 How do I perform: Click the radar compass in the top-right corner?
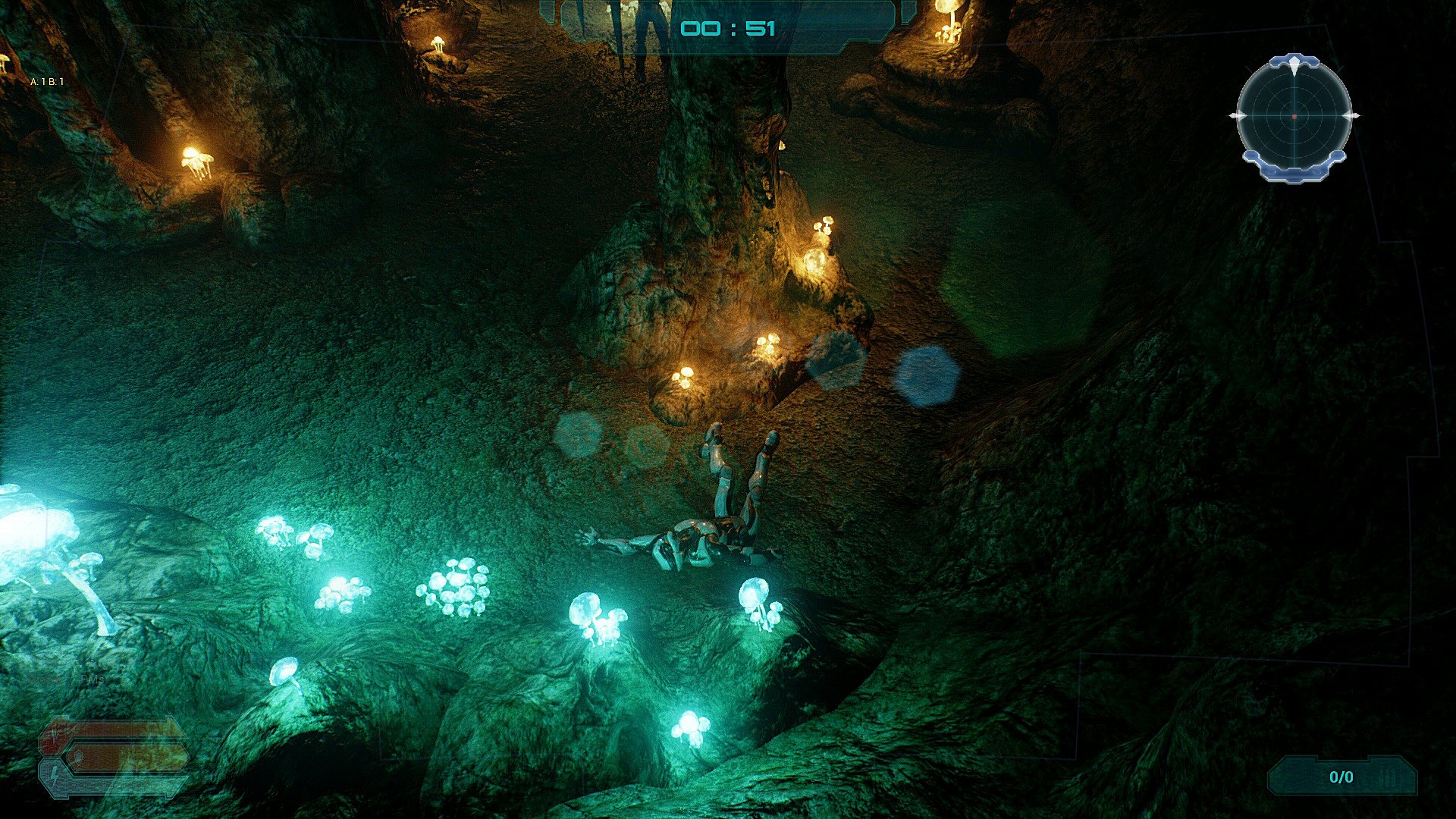[x=1294, y=116]
